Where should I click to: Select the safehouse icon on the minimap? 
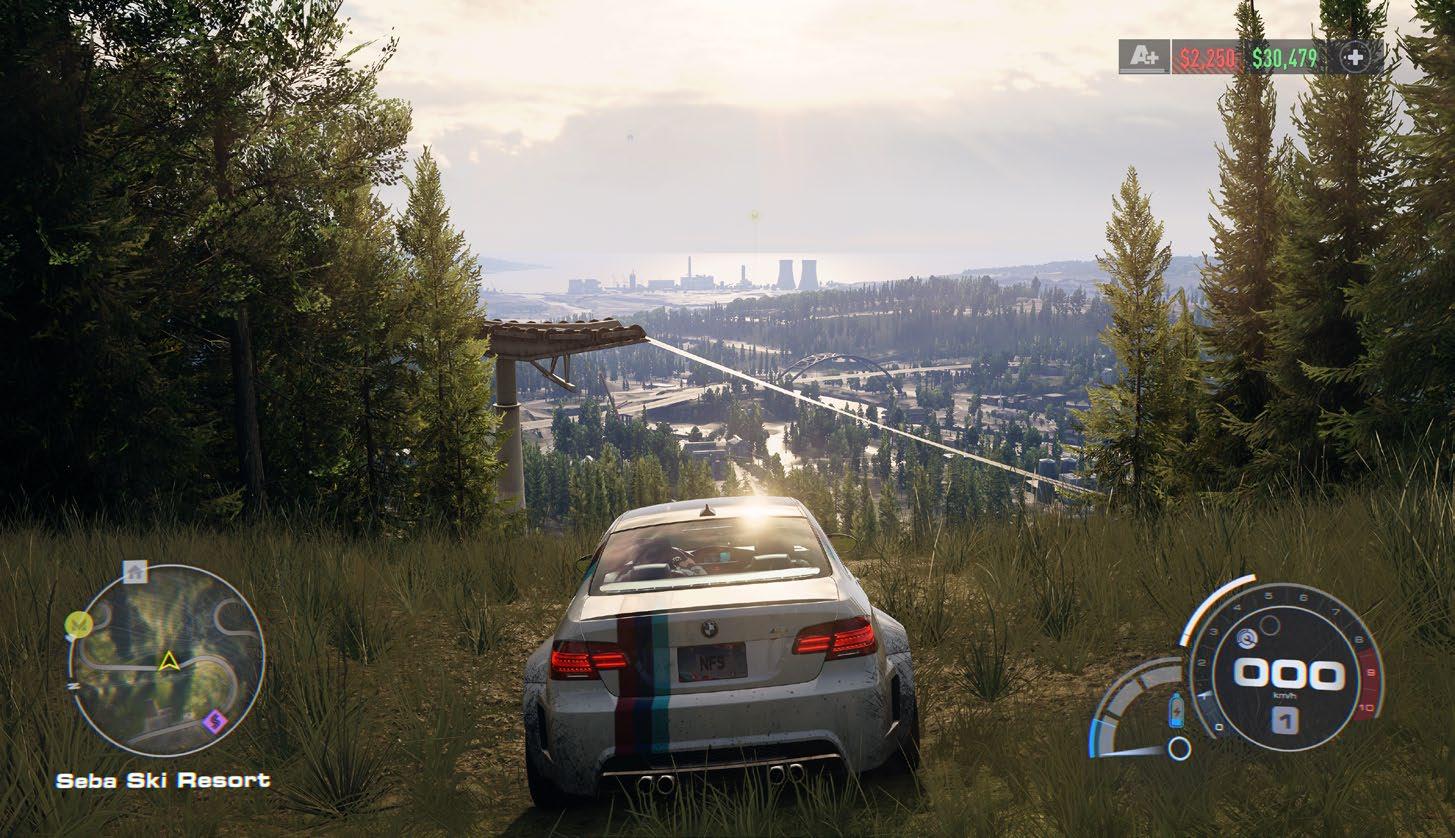click(x=134, y=571)
